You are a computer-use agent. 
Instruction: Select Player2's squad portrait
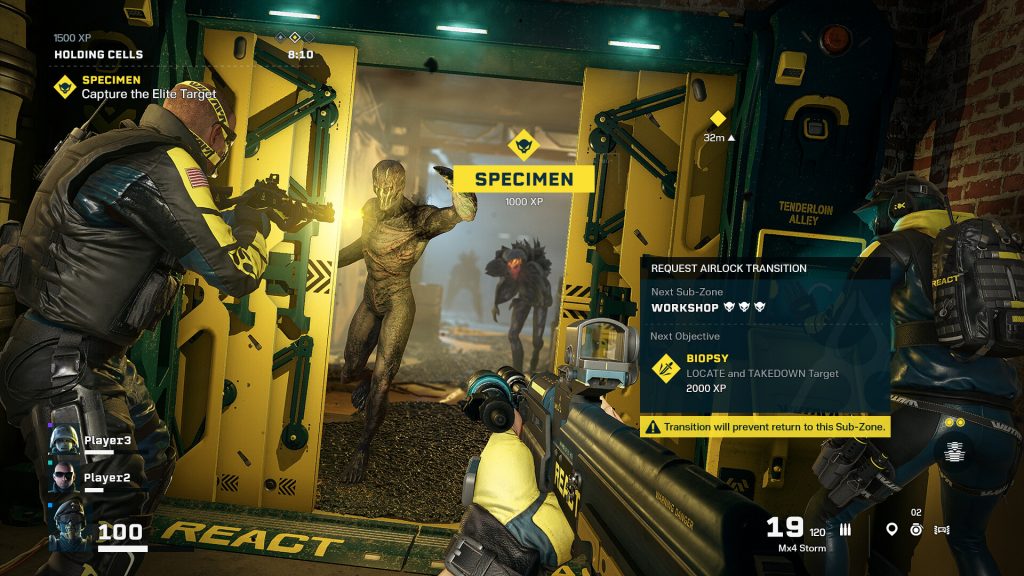[63, 477]
